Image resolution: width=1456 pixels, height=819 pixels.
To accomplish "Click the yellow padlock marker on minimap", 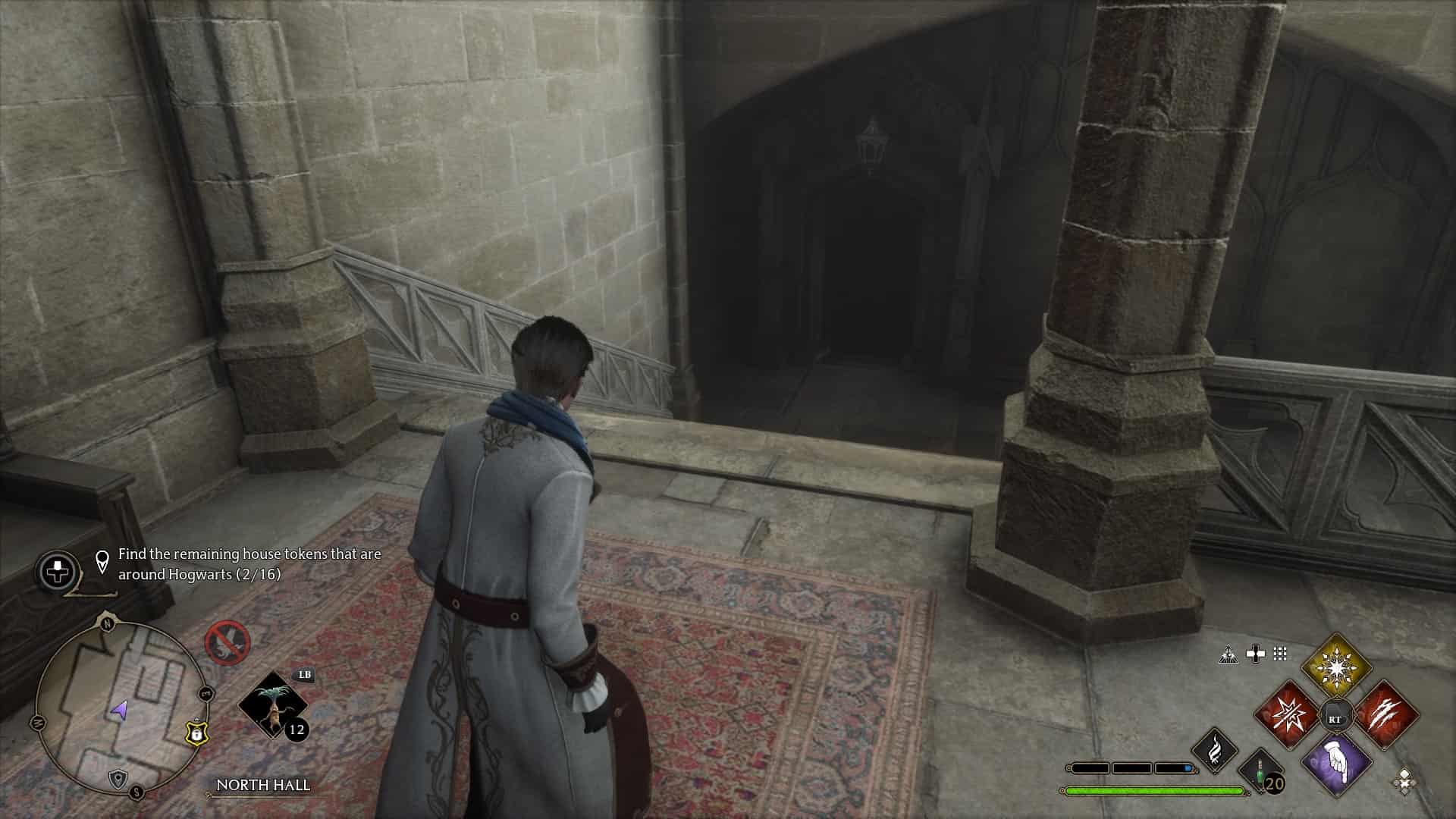I will [196, 733].
